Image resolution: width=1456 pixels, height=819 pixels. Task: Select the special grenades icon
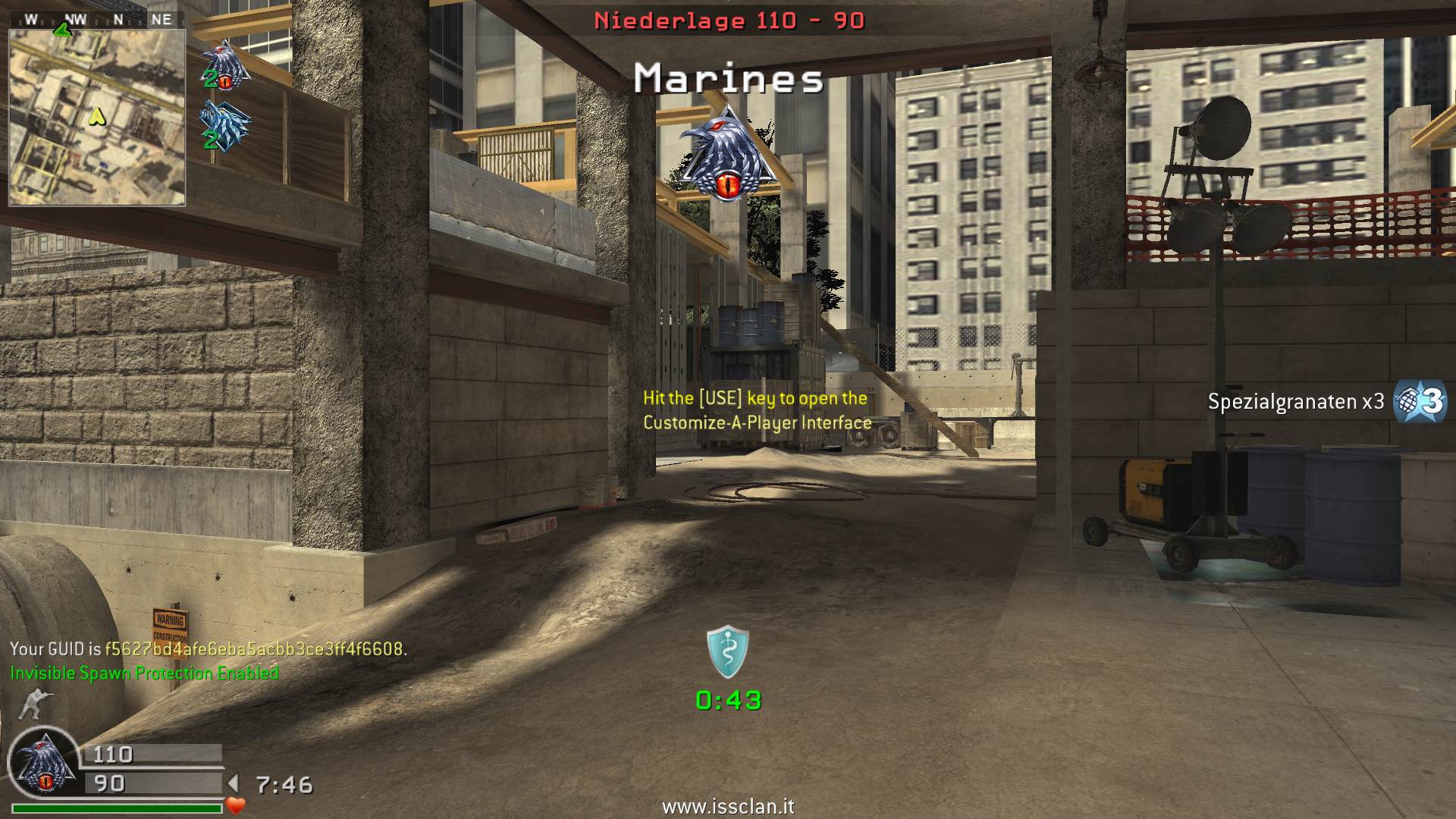pos(1420,401)
